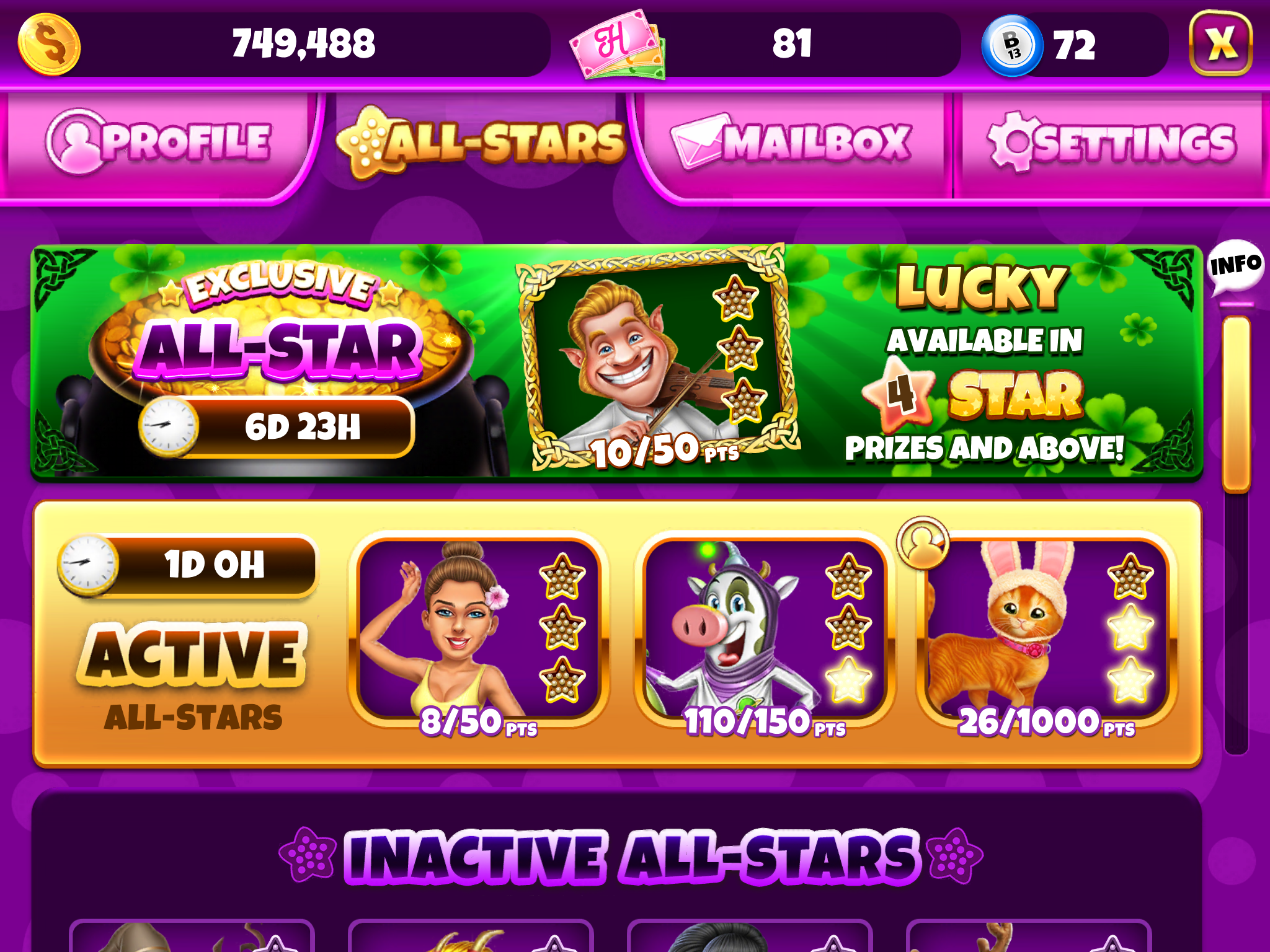Select the All-Stars tab
1270x952 pixels.
pyautogui.click(x=481, y=143)
